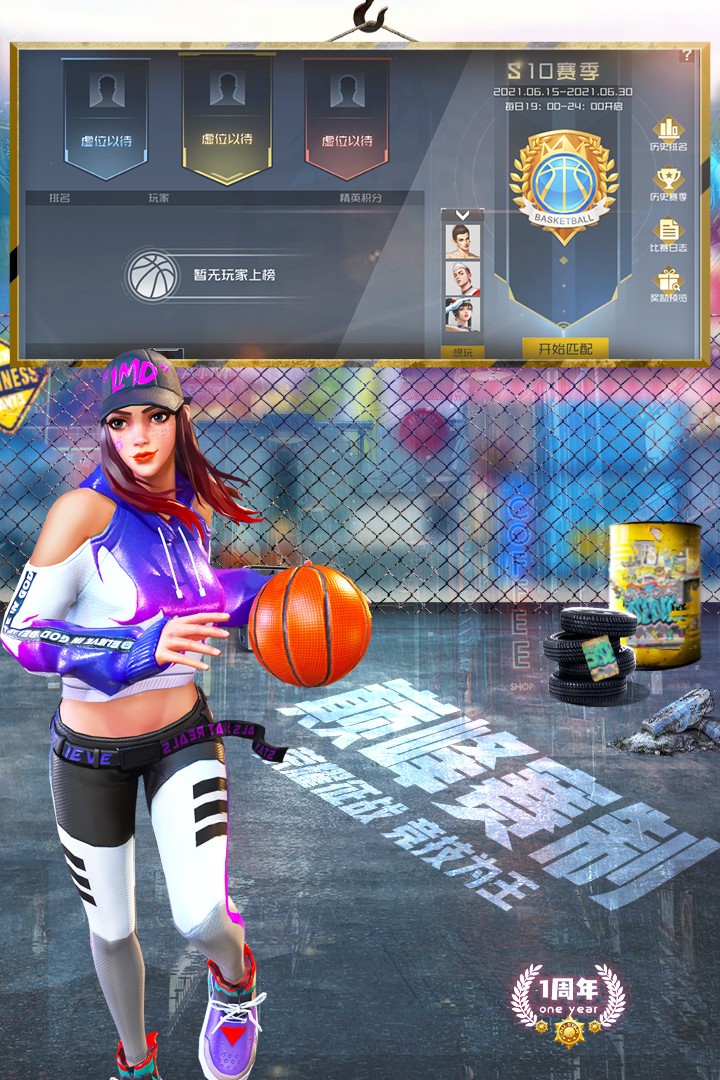
Task: Open the 历史赛季 past seasons trophy icon
Action: (x=668, y=185)
